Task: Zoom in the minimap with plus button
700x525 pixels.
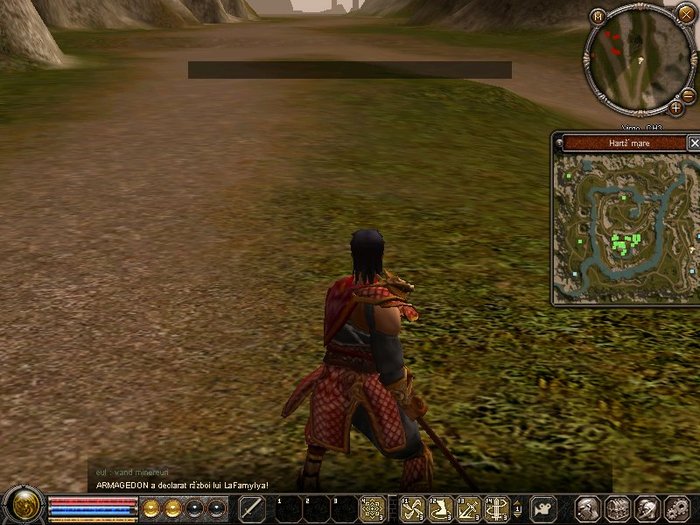Action: [x=676, y=106]
